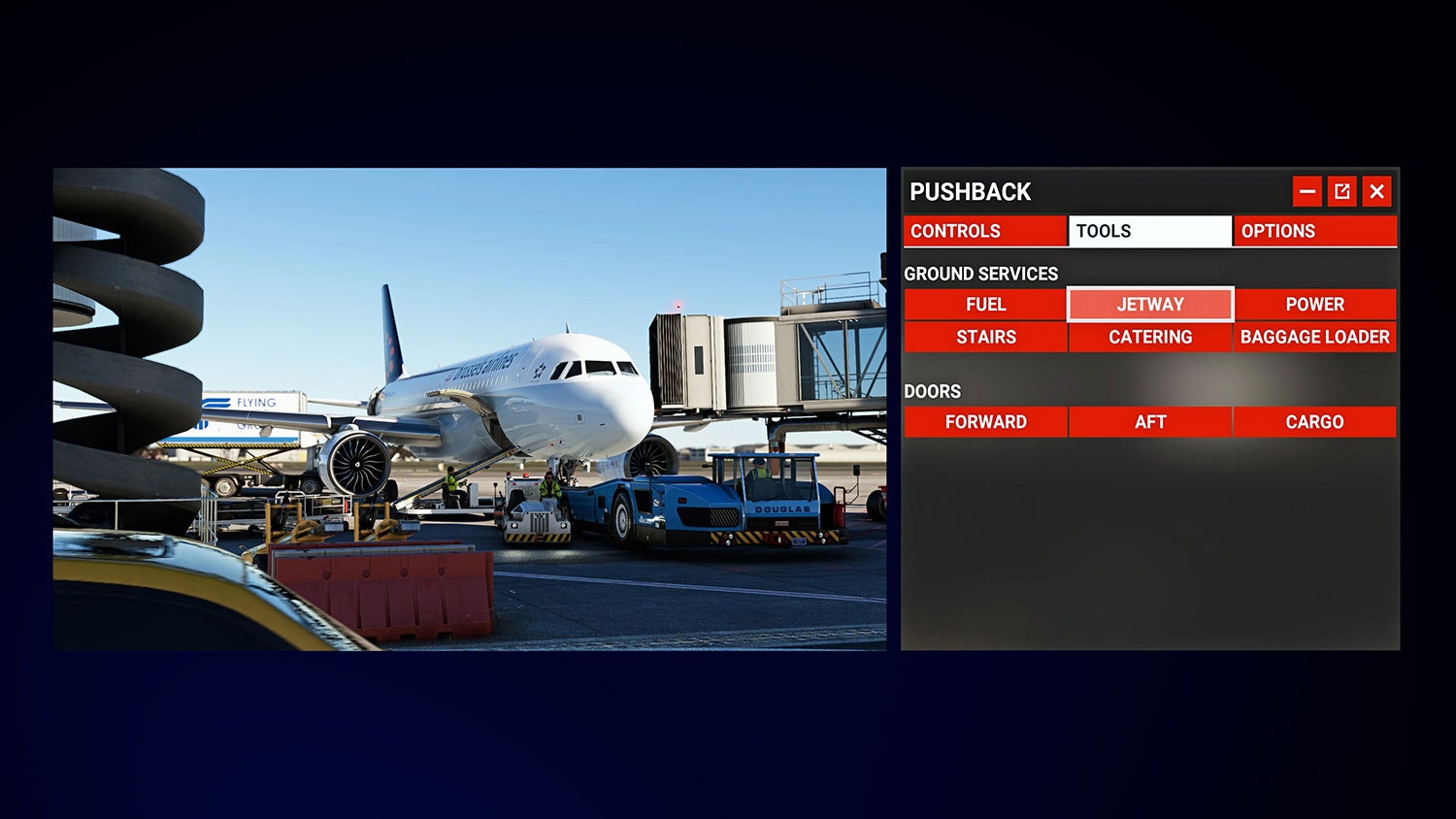Activate ground Power service
Viewport: 1456px width, 819px height.
tap(1314, 305)
